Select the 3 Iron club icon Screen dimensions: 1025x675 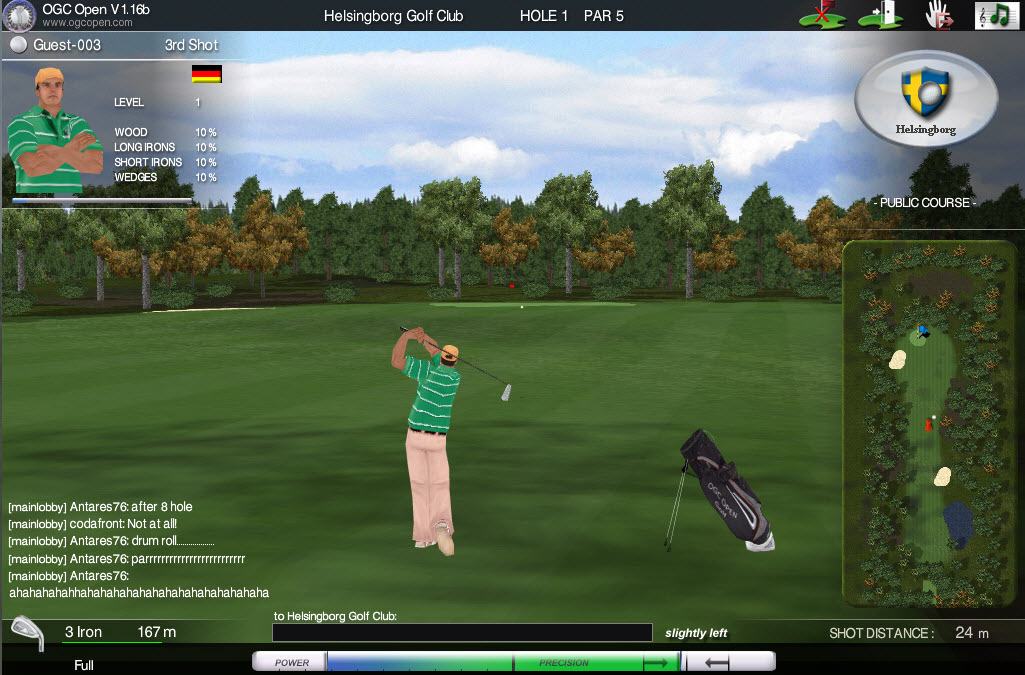(x=26, y=634)
